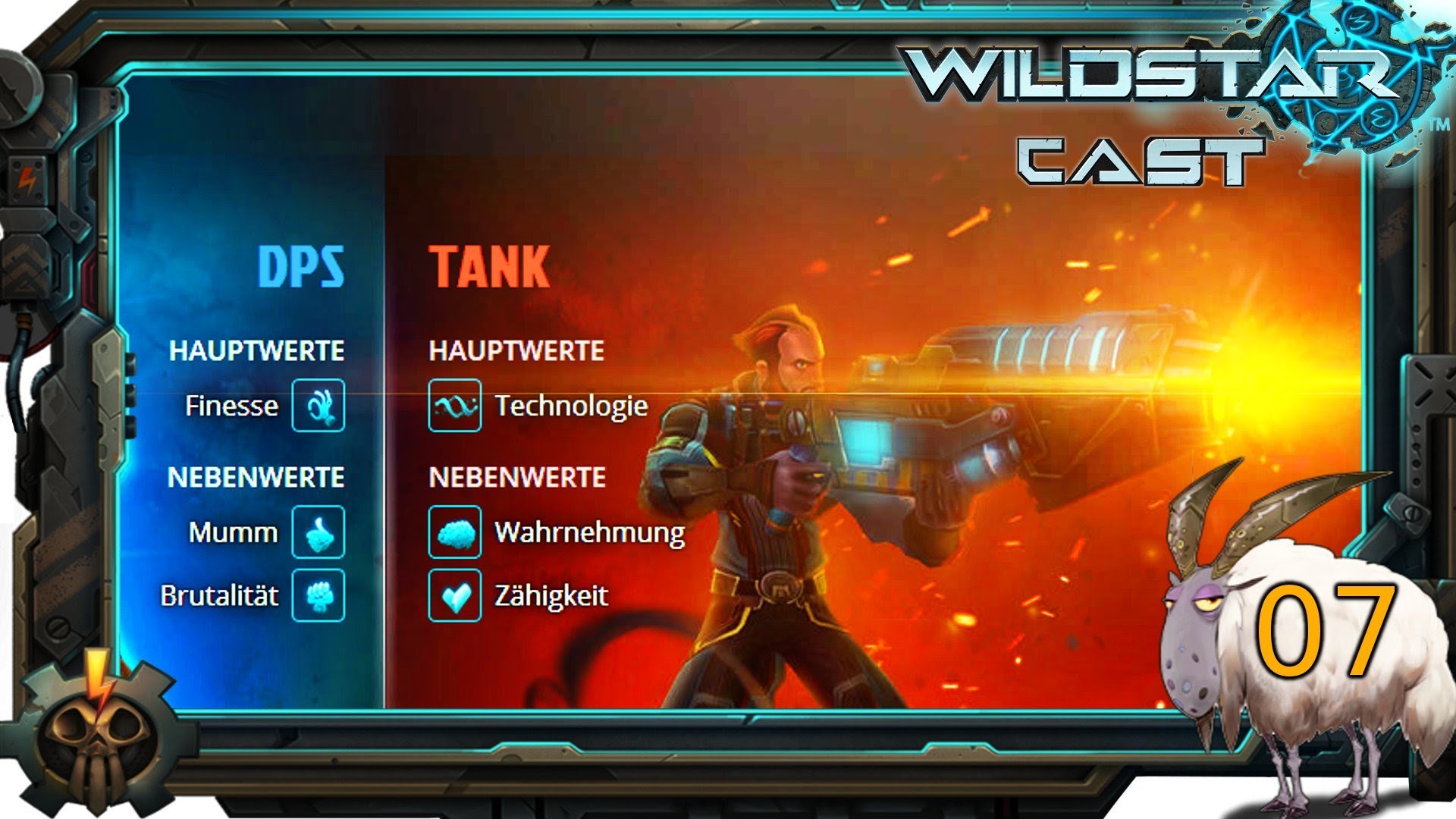Select the Finesse stat icon
Screen dimensions: 1456x819
click(x=319, y=406)
